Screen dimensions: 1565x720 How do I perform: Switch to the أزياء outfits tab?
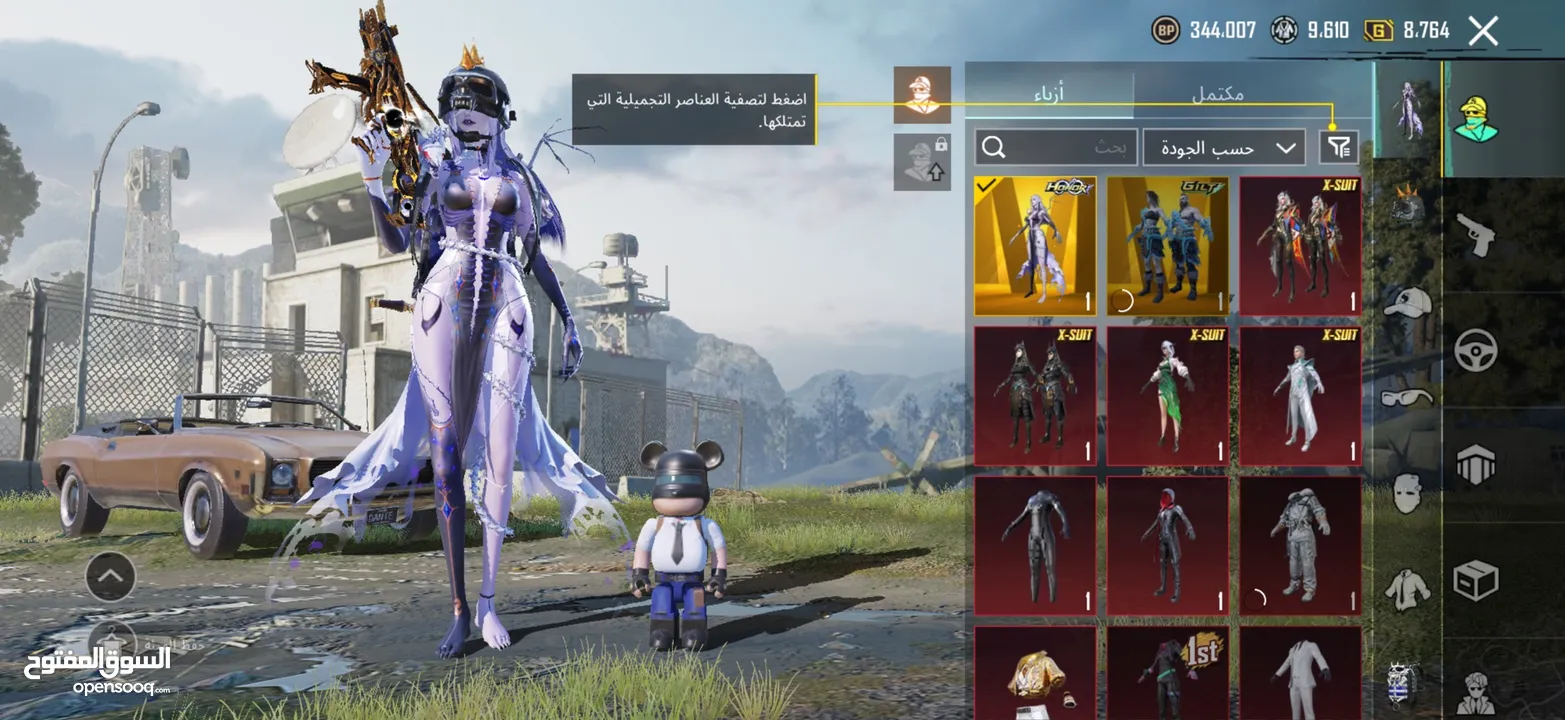[x=1049, y=94]
